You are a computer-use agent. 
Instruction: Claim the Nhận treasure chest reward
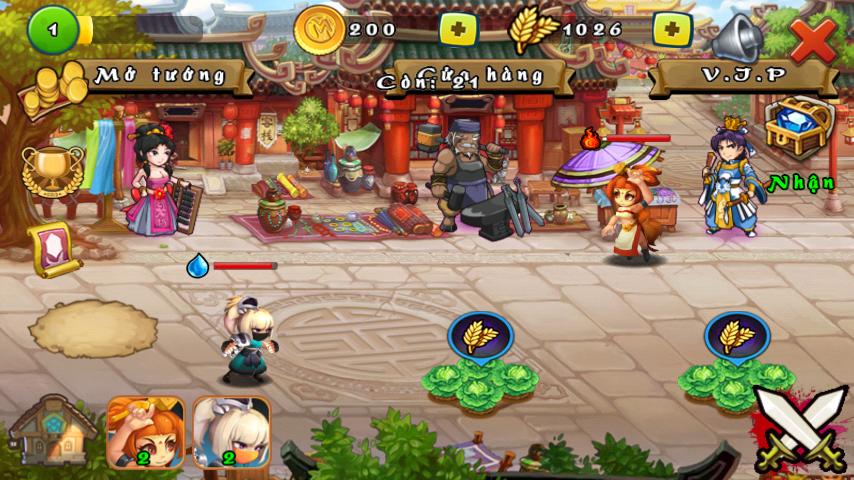[798, 130]
